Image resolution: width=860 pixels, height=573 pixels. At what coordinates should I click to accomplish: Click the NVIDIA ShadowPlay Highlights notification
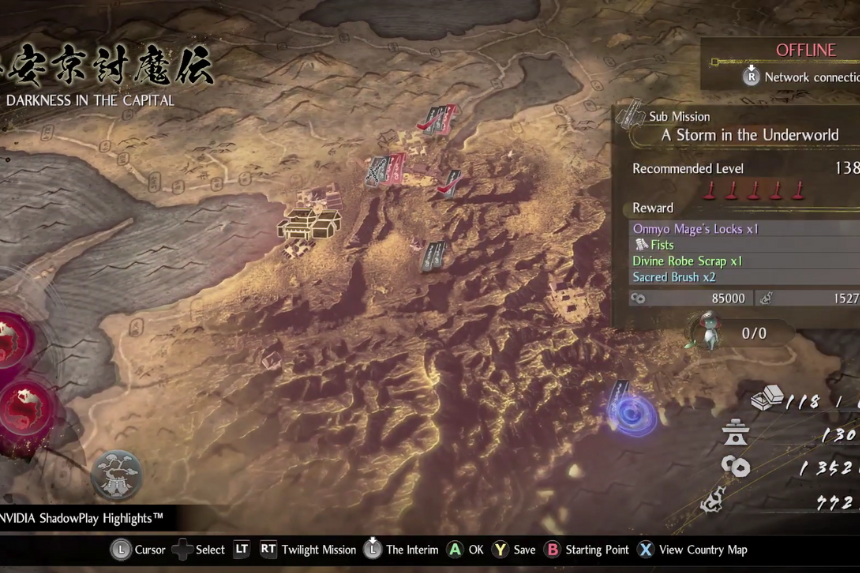[85, 518]
